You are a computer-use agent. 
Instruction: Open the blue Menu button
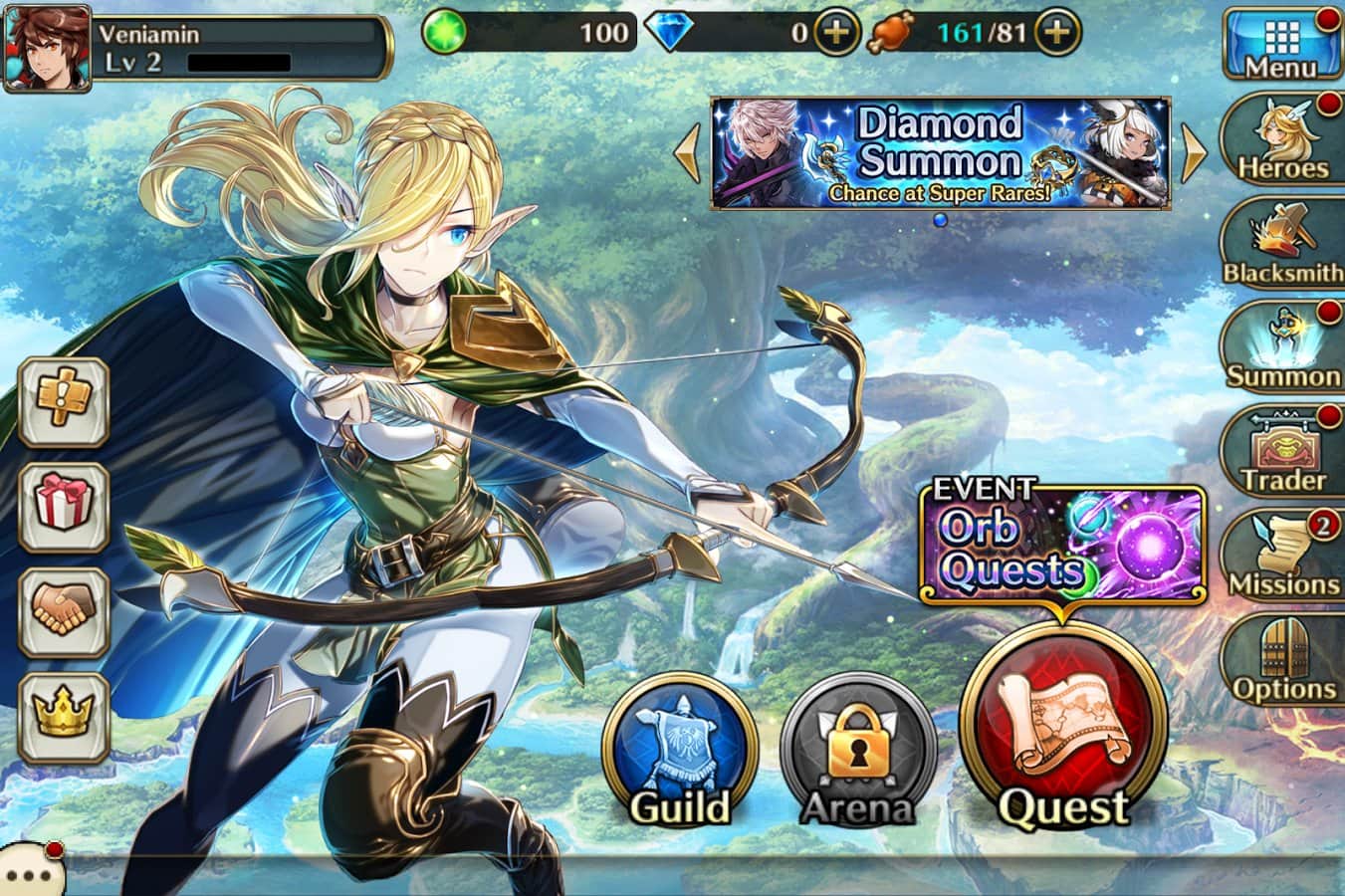1280,44
